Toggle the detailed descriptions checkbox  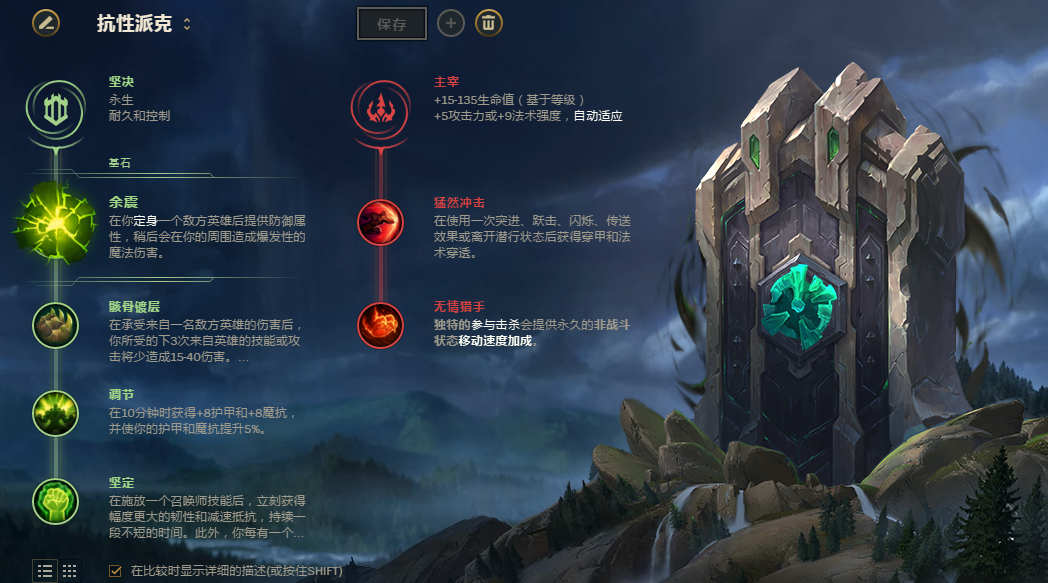(115, 571)
